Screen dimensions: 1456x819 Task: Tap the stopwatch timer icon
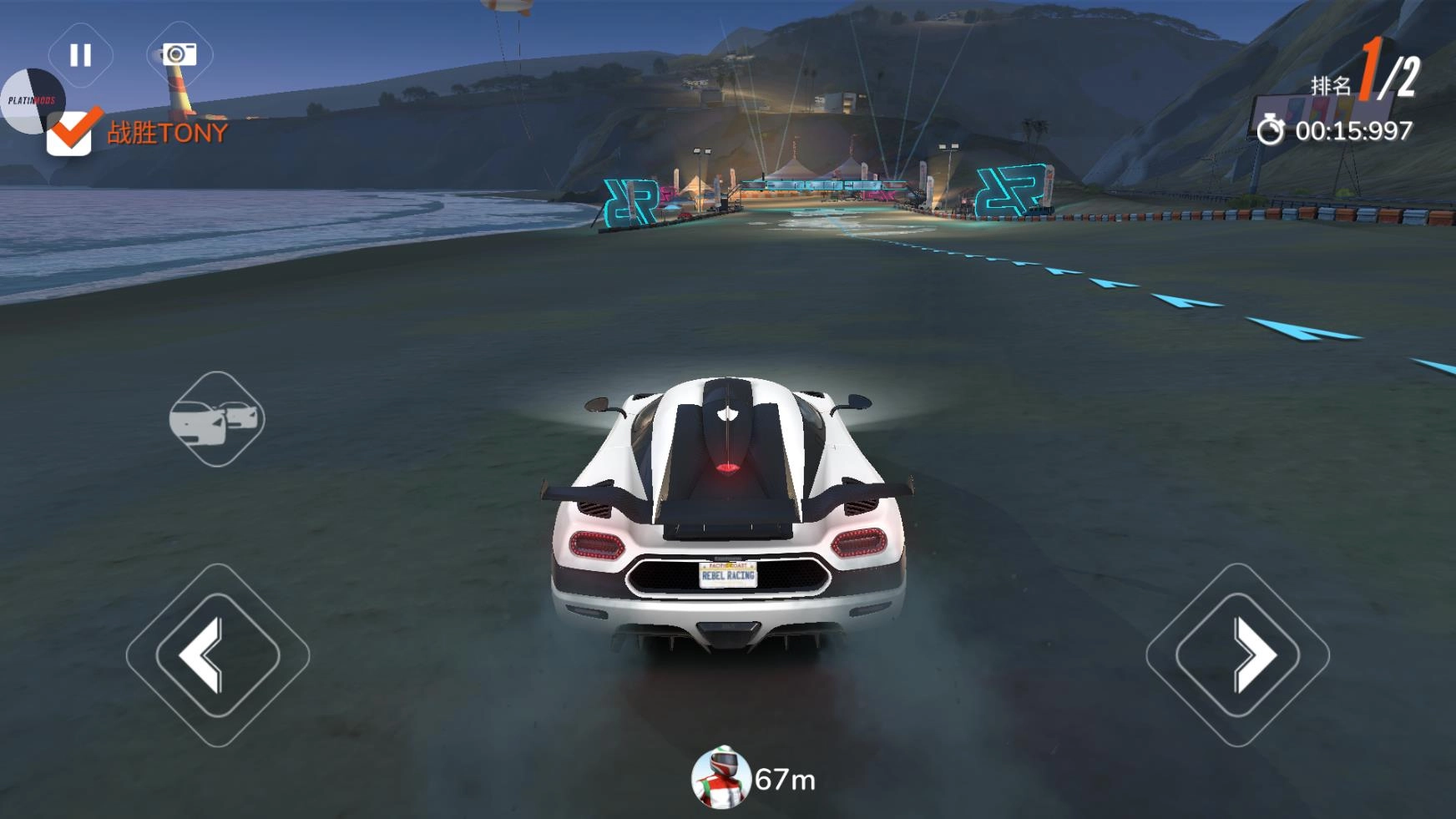(1272, 130)
